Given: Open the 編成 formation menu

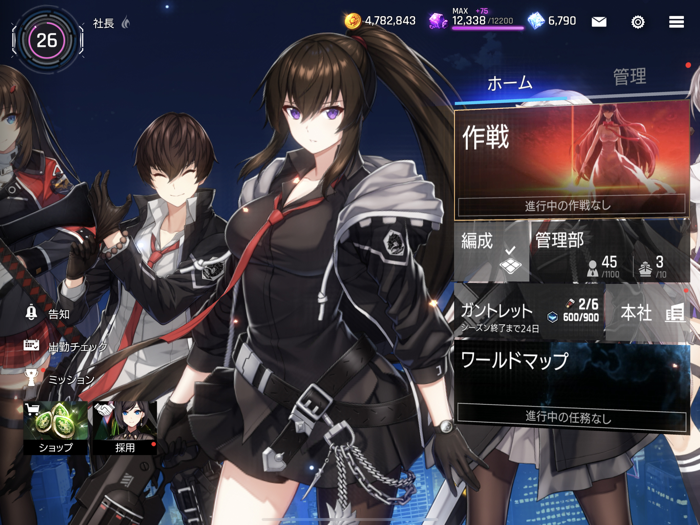Looking at the screenshot, I should [492, 253].
